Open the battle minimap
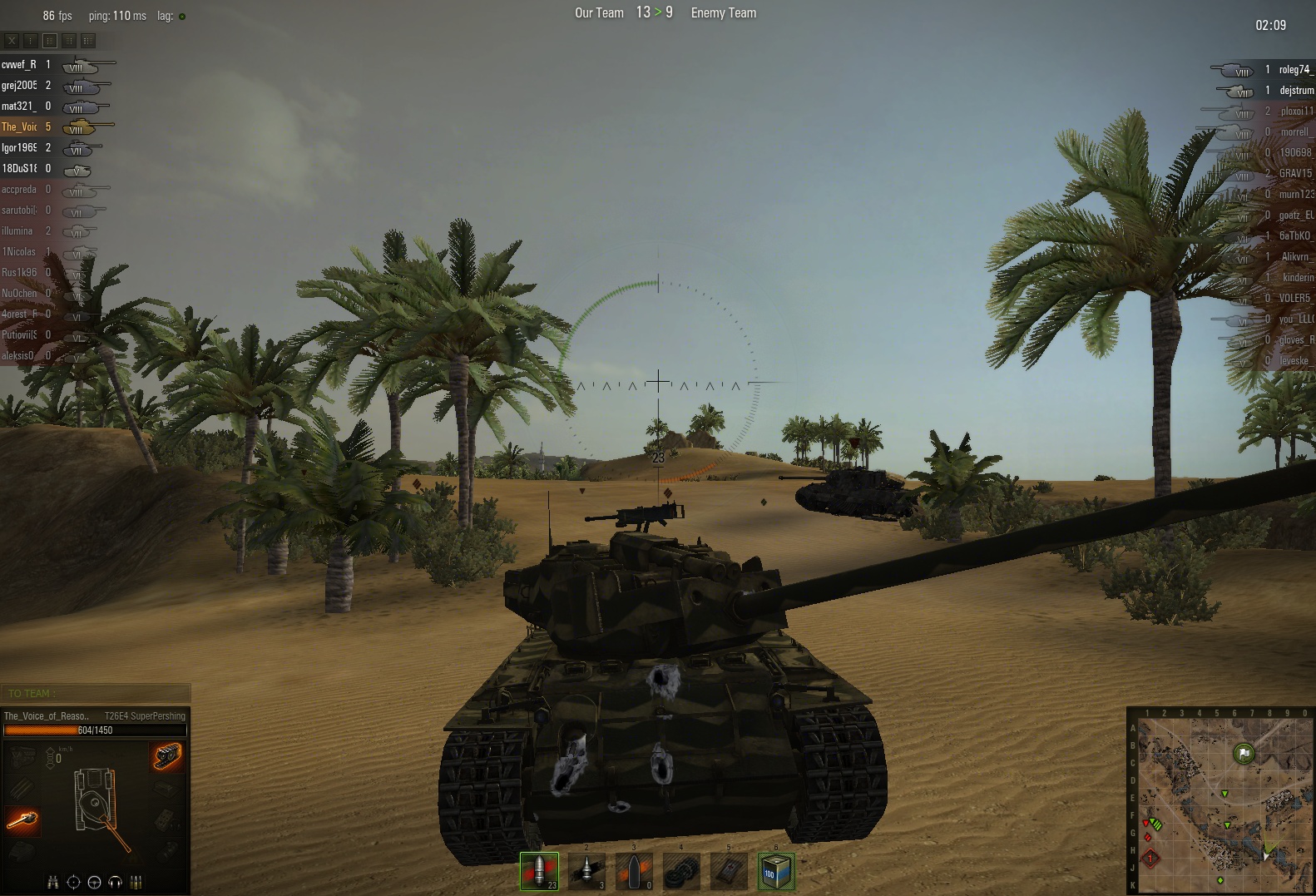 click(x=1221, y=803)
